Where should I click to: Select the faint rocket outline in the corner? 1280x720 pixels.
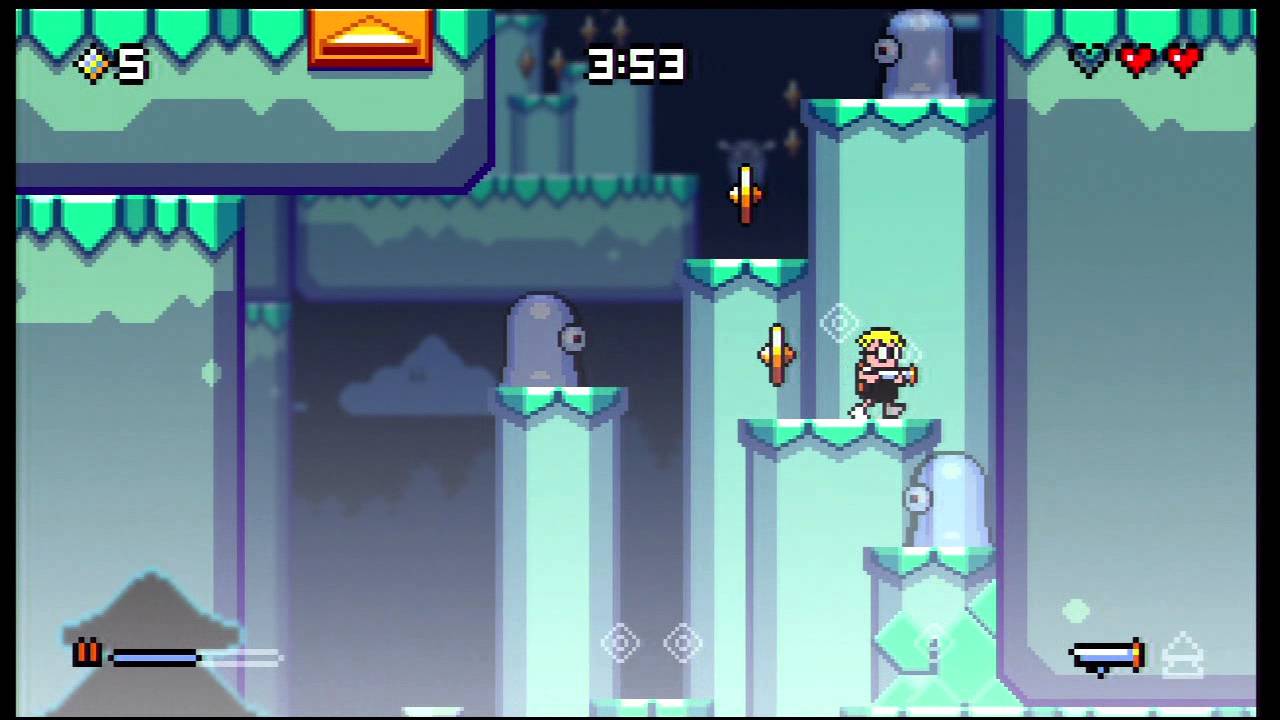pos(1183,652)
